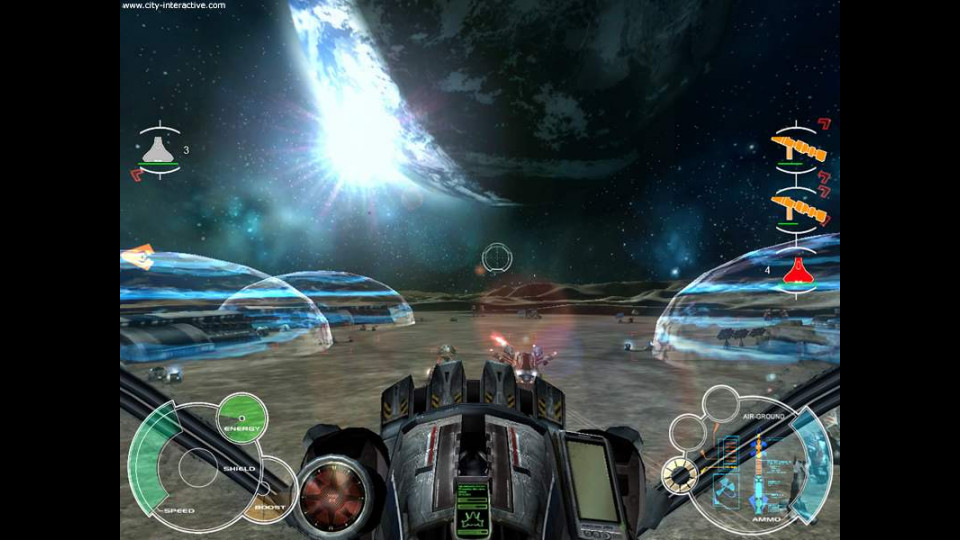This screenshot has height=540, width=960.
Task: Select the white bell-shaped unit icon
Action: pyautogui.click(x=158, y=150)
